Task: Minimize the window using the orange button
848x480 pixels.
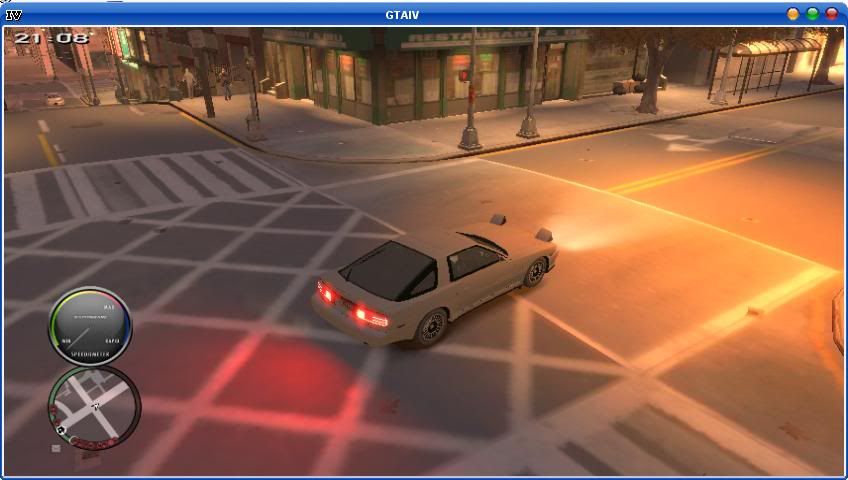Action: pyautogui.click(x=793, y=14)
